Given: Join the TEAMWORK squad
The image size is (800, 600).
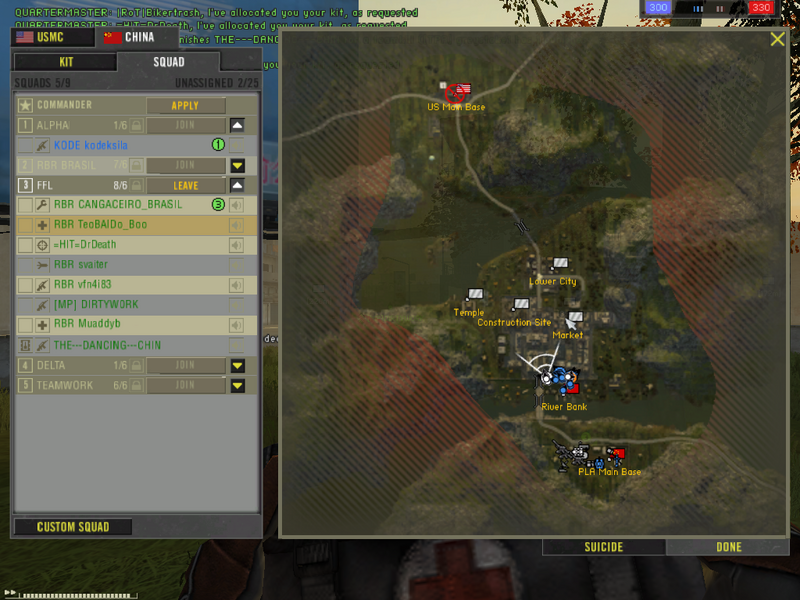Looking at the screenshot, I should [x=185, y=385].
